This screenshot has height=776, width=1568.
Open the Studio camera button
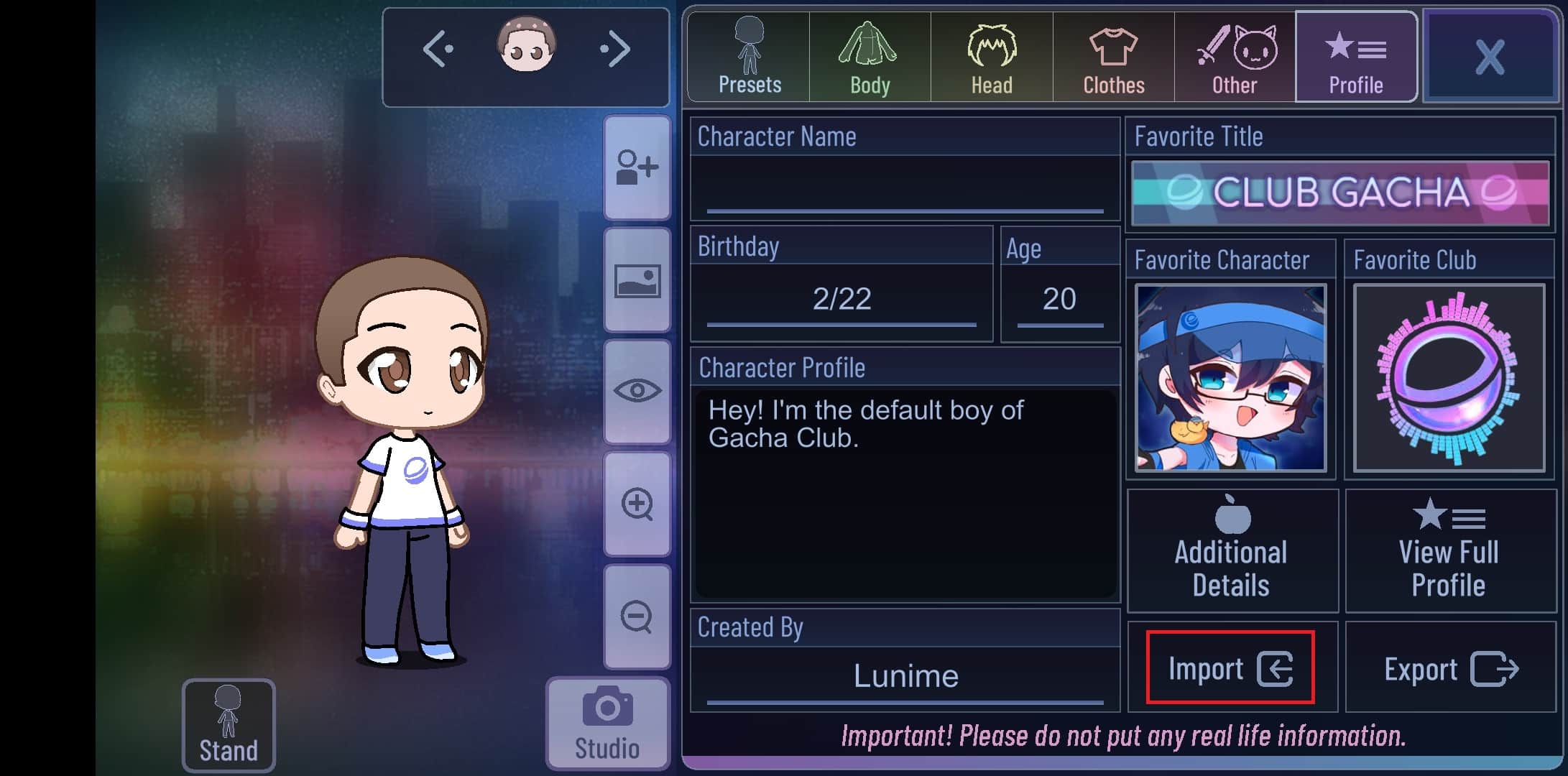tap(607, 724)
